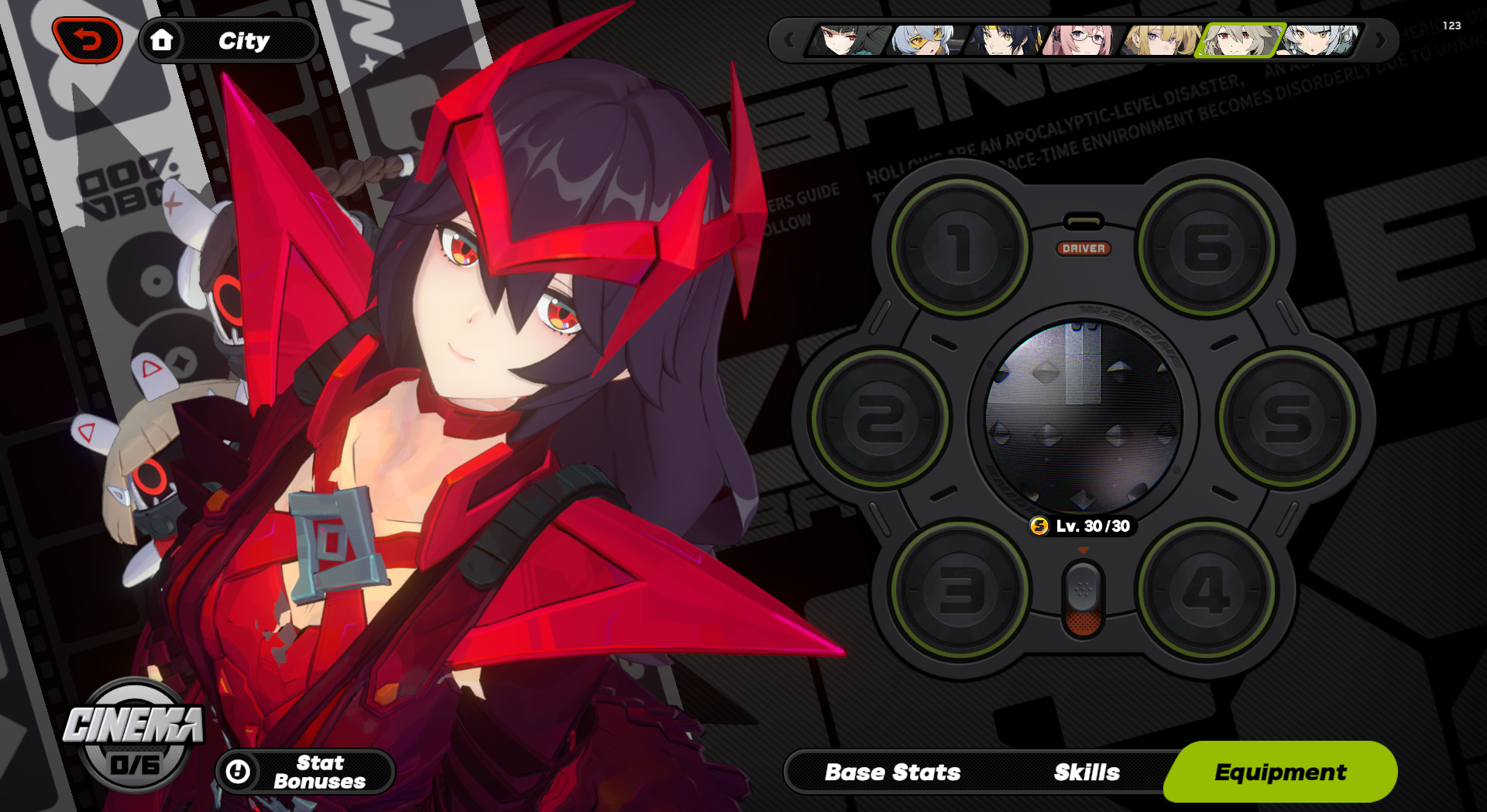
Task: Open the home City icon
Action: click(163, 41)
